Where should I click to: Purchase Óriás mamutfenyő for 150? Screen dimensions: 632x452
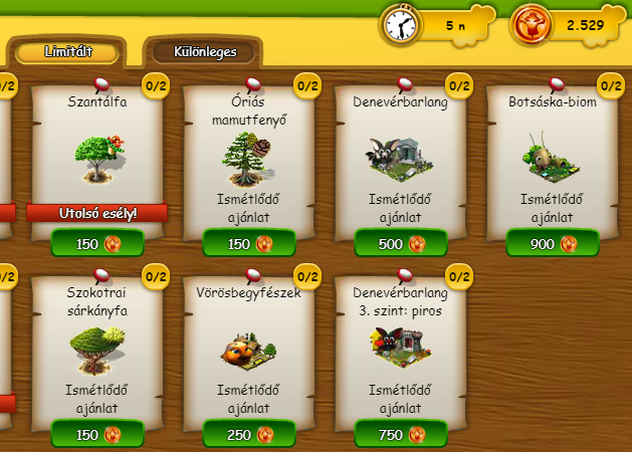click(x=249, y=243)
